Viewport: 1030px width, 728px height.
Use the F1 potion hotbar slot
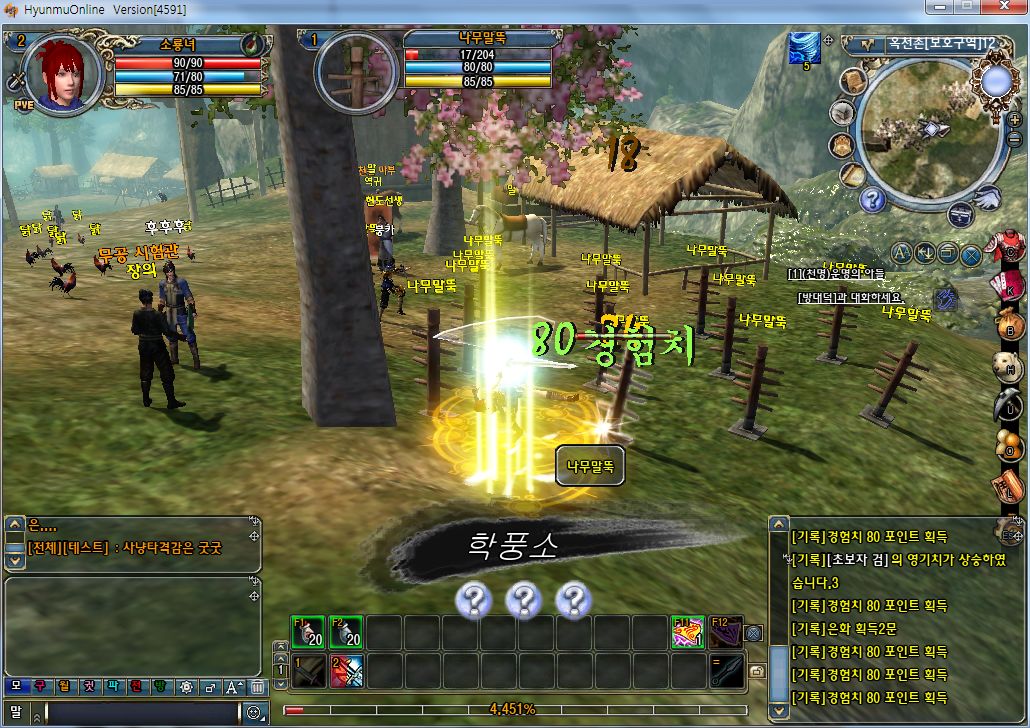(306, 632)
